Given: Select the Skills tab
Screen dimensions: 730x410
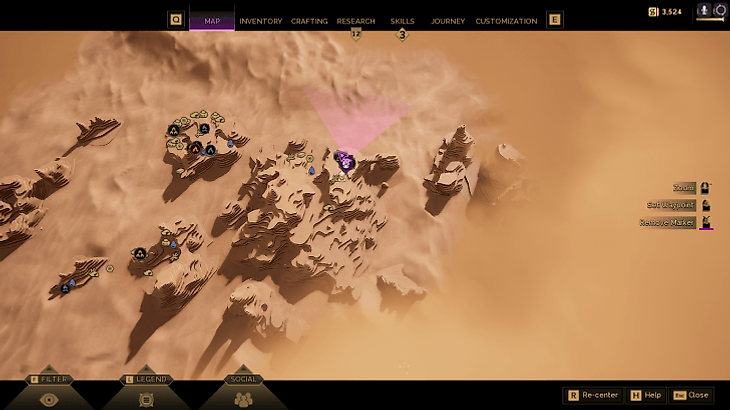Looking at the screenshot, I should point(402,21).
